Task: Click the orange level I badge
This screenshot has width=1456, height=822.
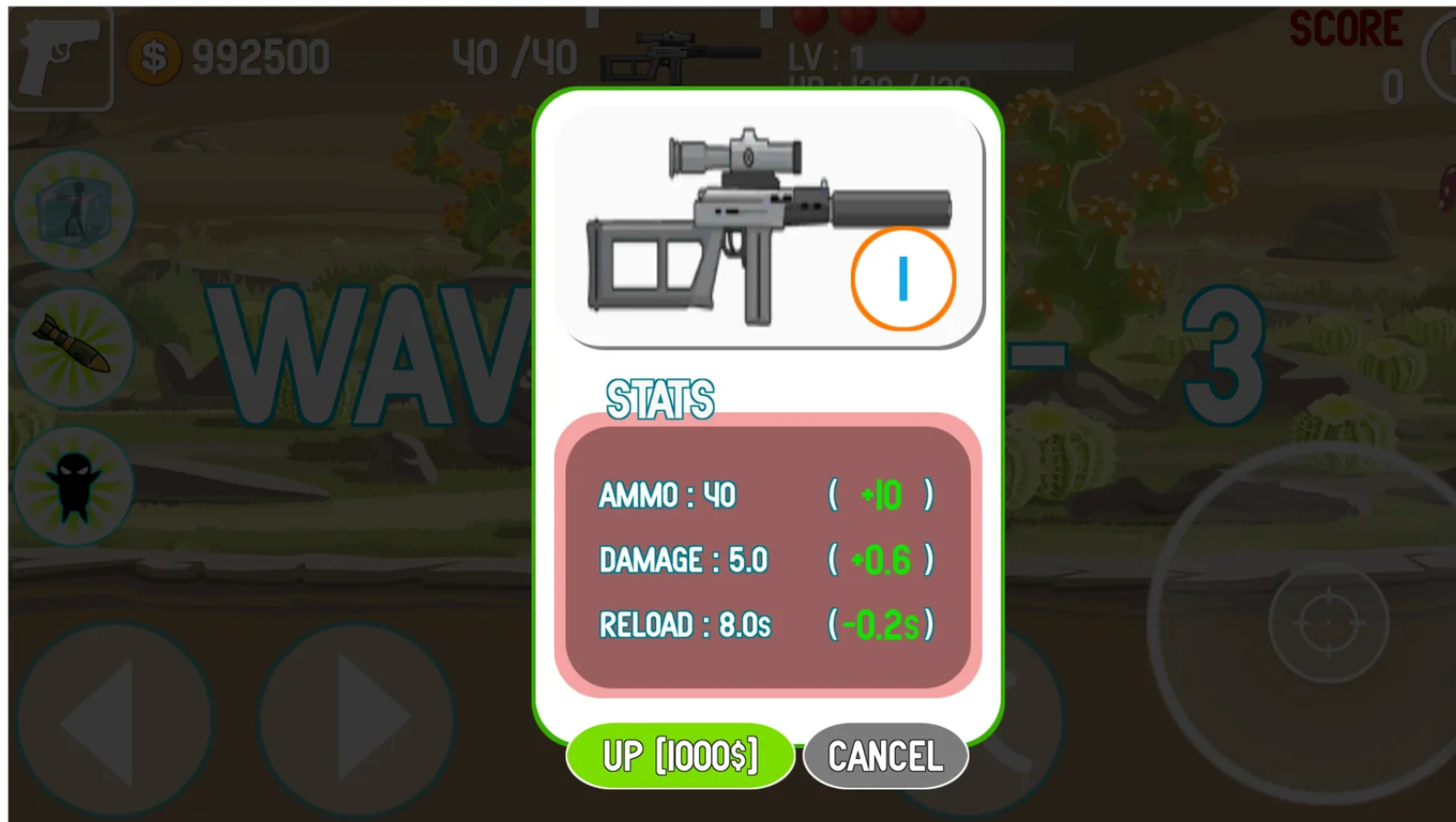Action: 903,279
